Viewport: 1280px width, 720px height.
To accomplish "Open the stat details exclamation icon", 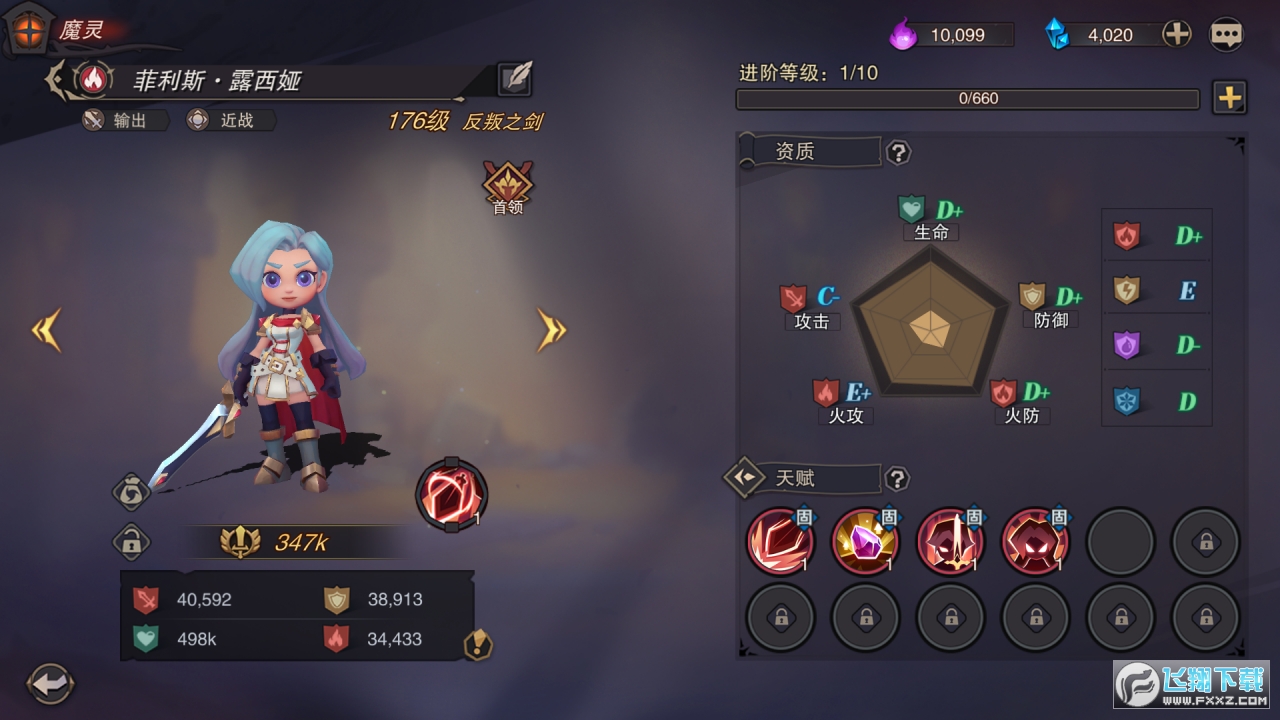I will tap(479, 645).
